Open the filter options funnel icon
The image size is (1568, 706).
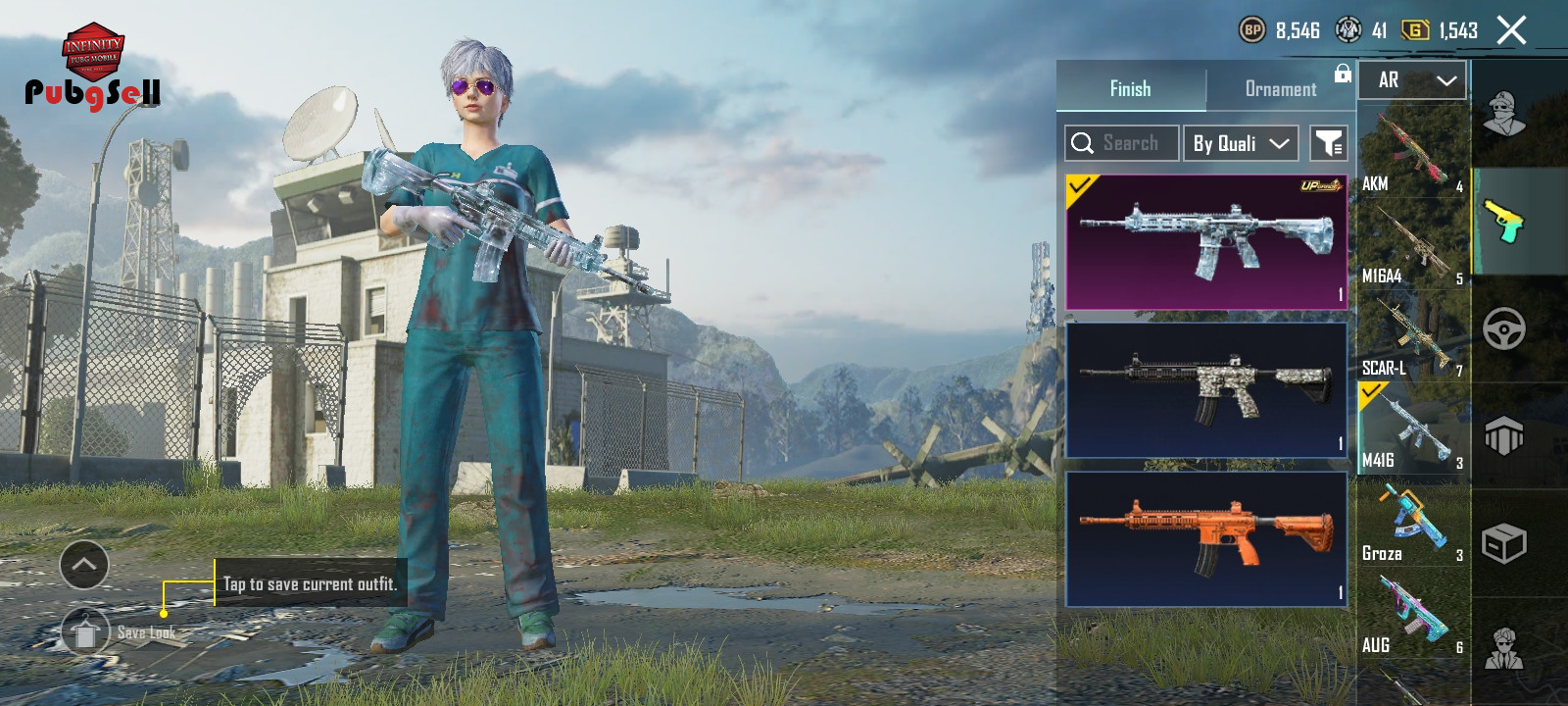click(1329, 143)
